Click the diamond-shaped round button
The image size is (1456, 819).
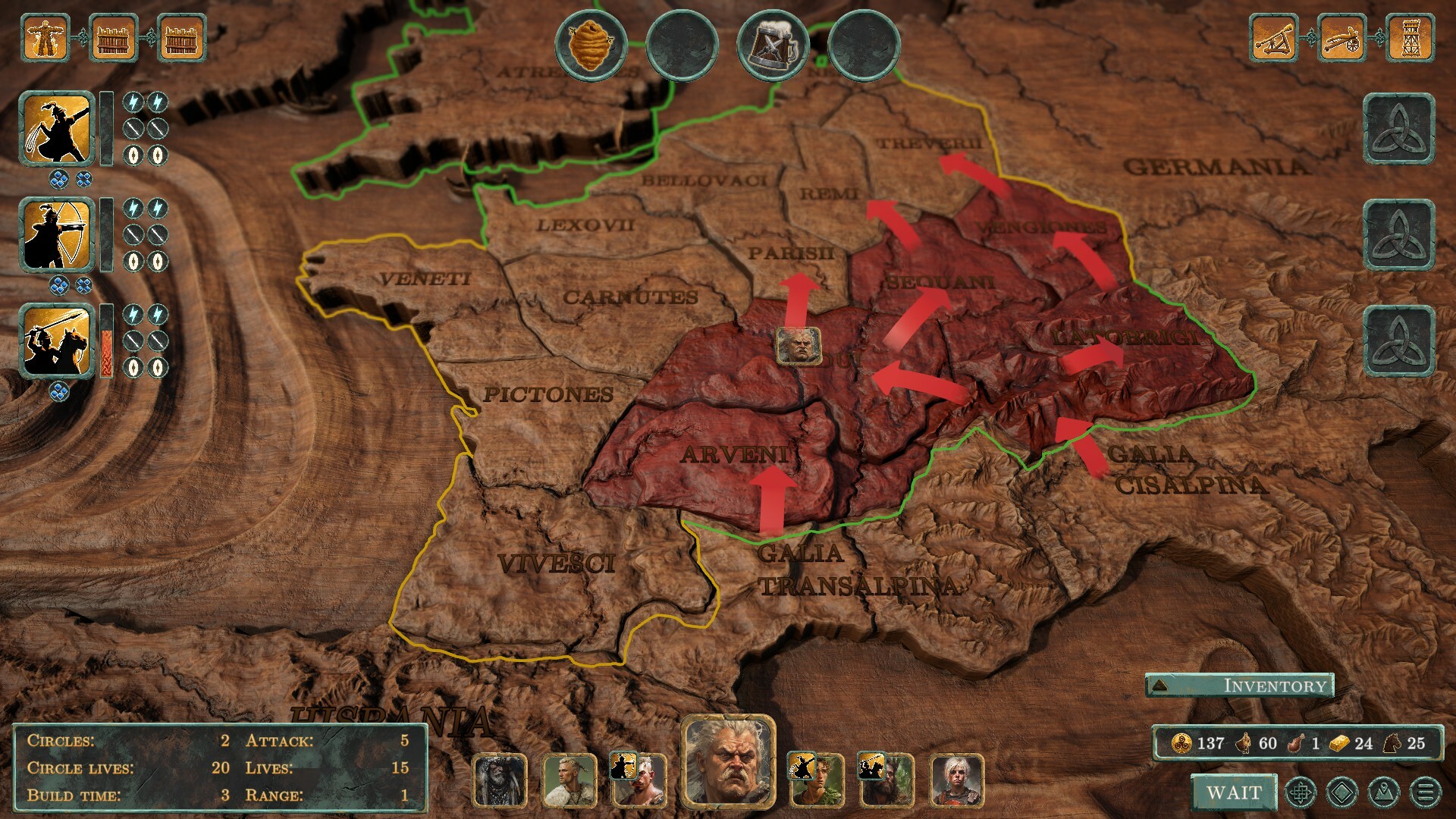[1342, 793]
